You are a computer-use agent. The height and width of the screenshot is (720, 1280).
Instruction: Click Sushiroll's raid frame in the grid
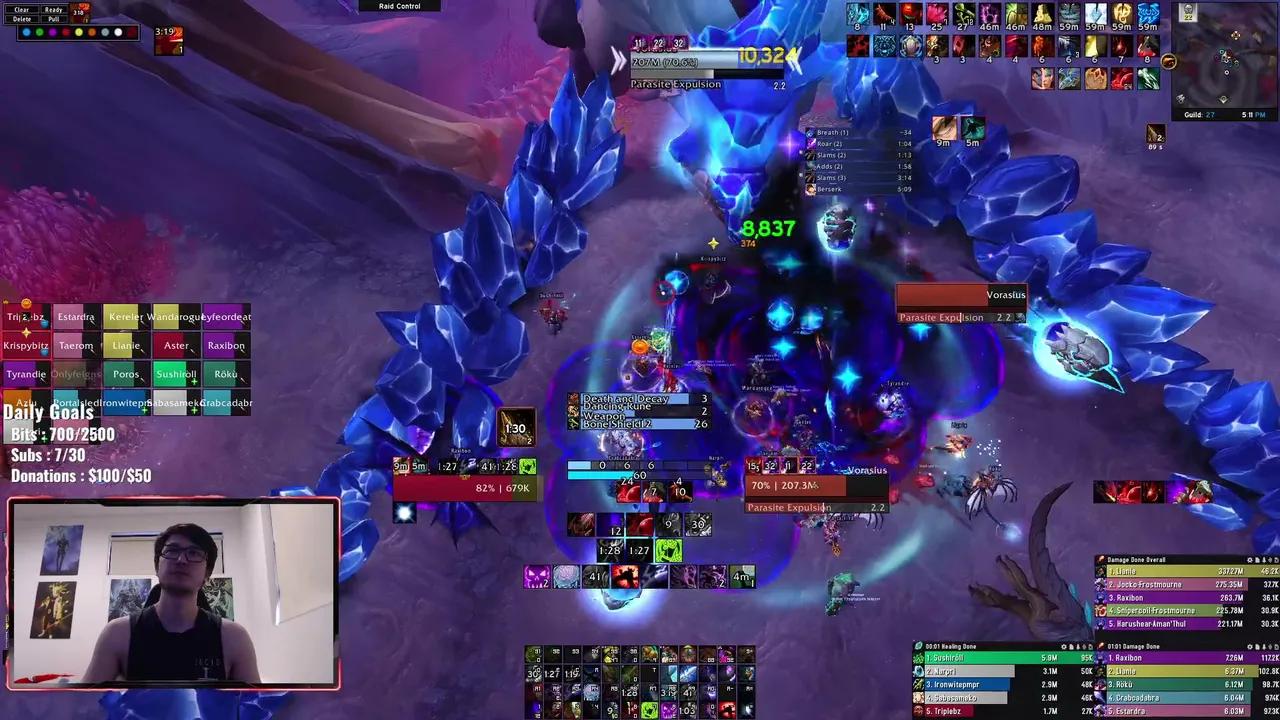tap(176, 374)
